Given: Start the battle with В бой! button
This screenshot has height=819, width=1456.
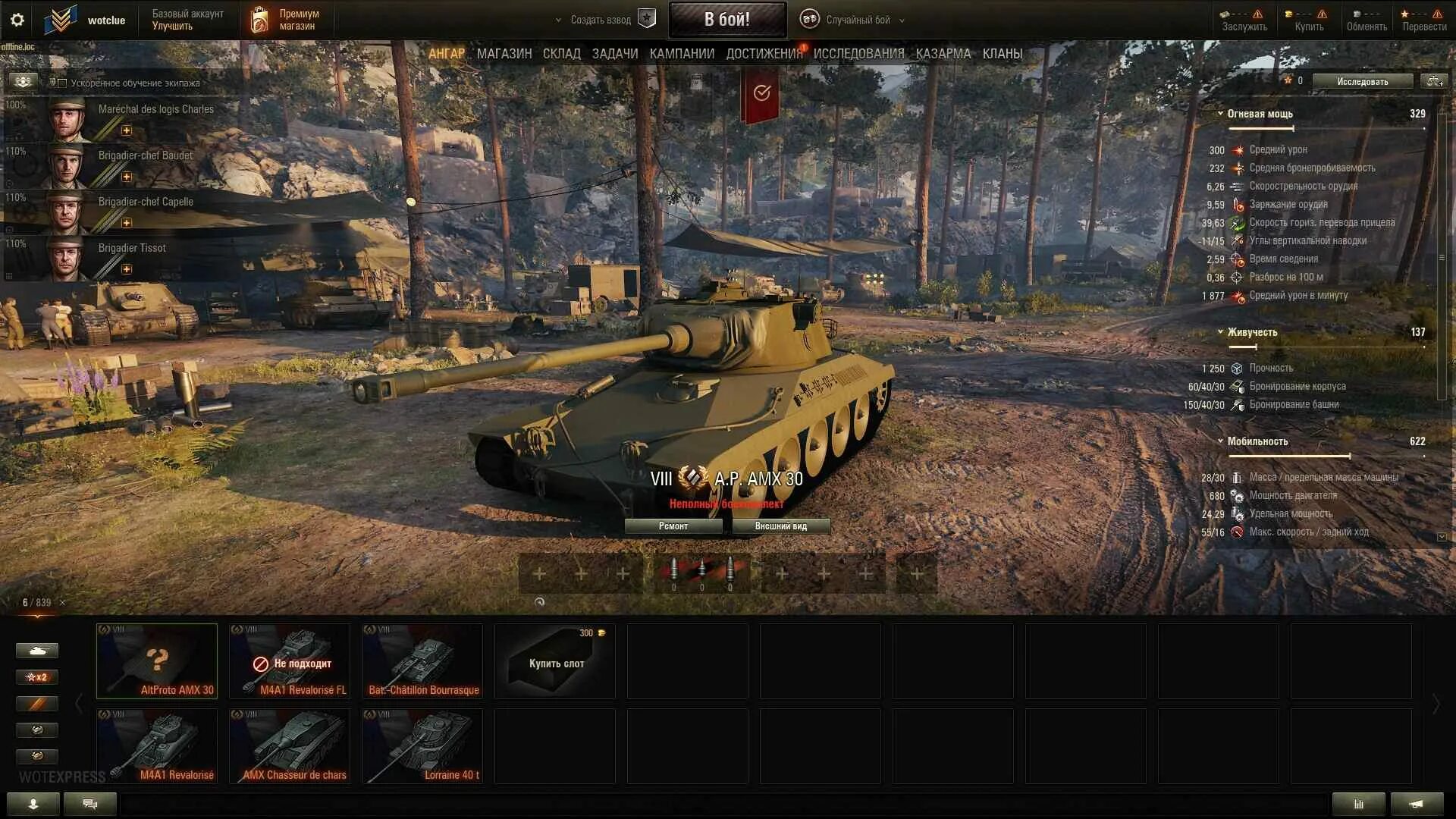Looking at the screenshot, I should point(726,20).
